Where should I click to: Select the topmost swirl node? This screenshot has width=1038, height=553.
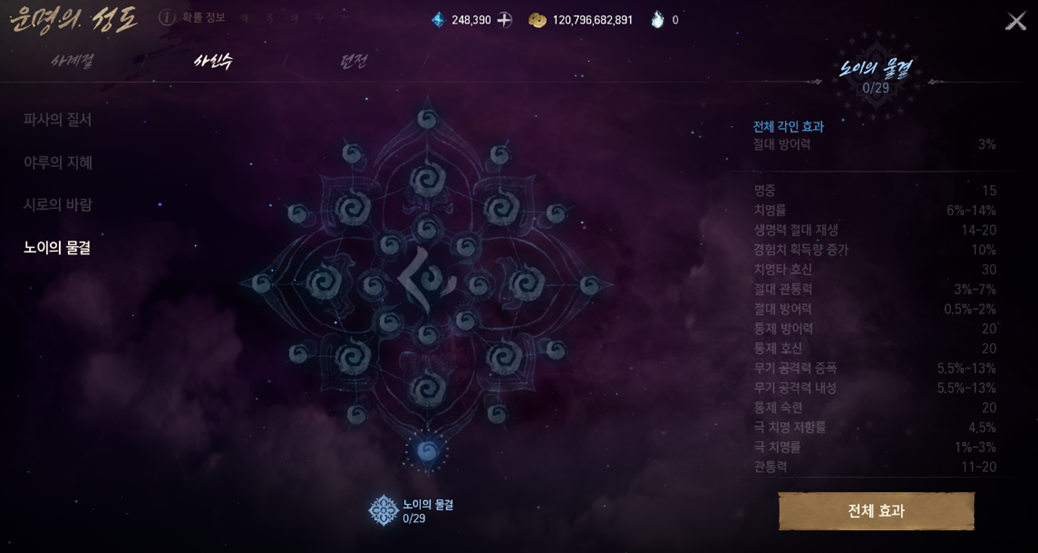428,119
